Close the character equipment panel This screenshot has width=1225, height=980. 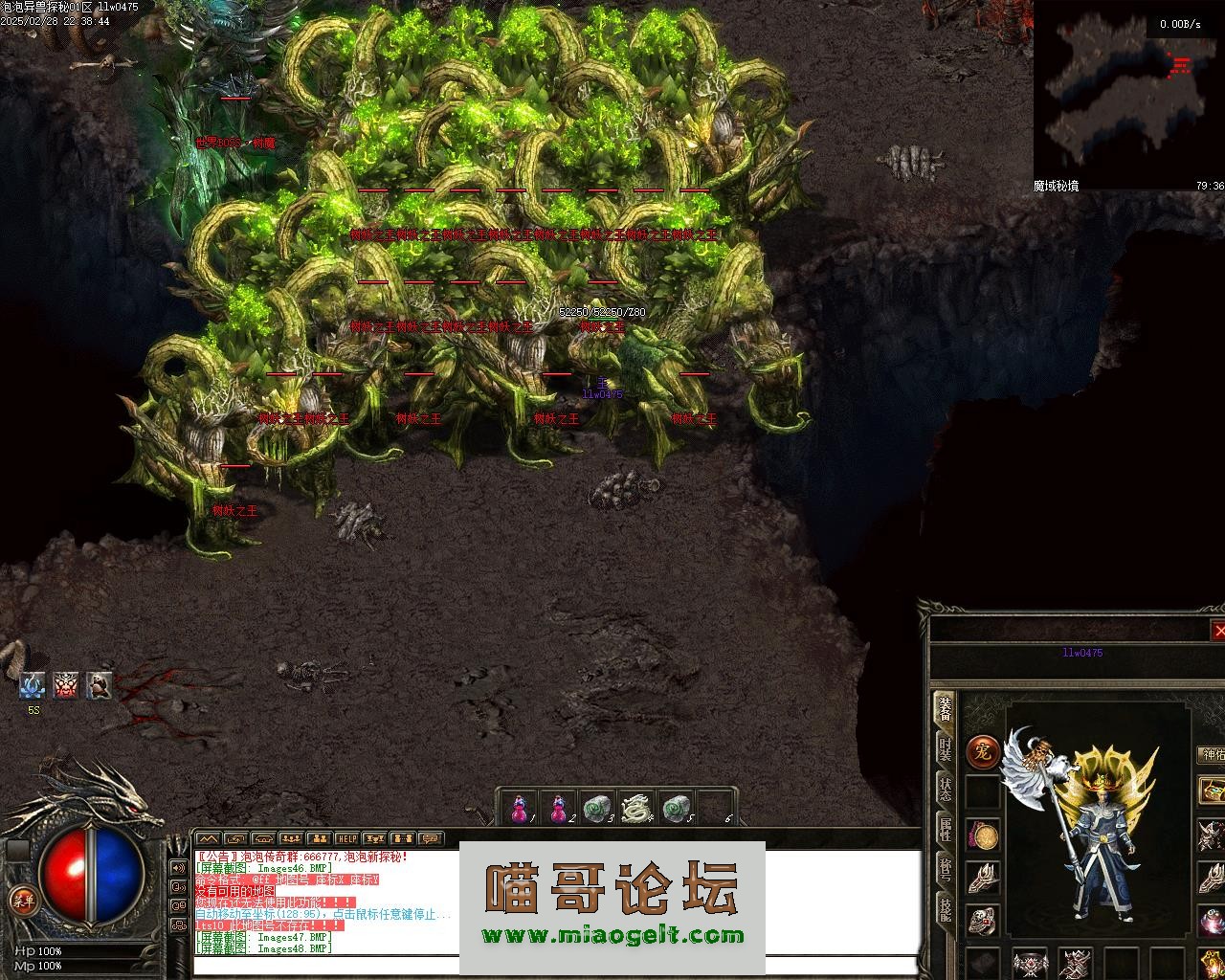(x=1218, y=631)
